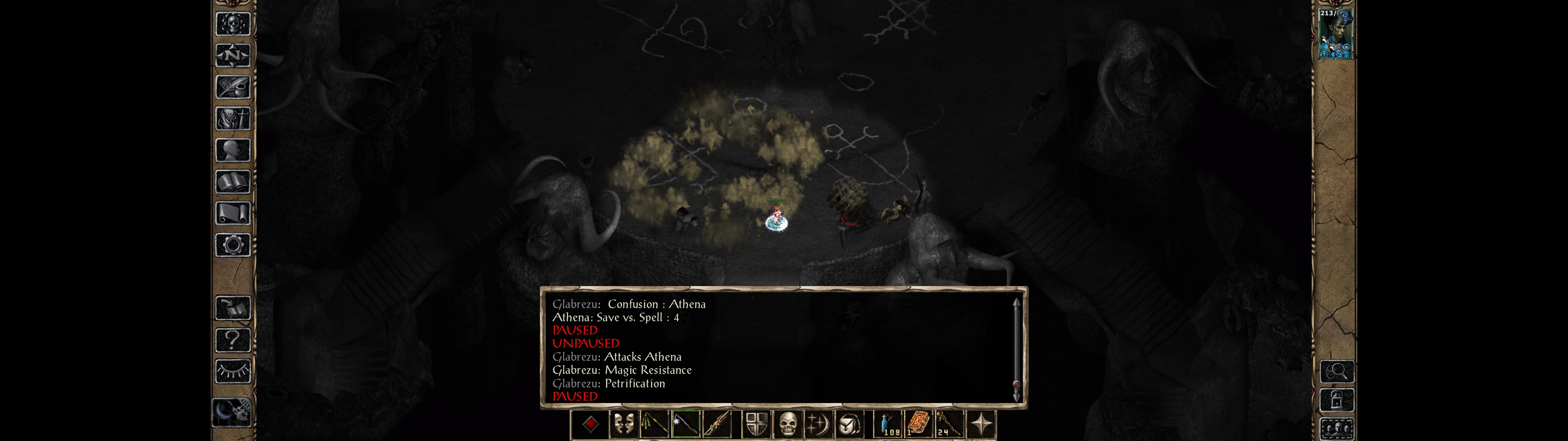
Task: Use the blue potion quick item
Action: click(x=888, y=424)
